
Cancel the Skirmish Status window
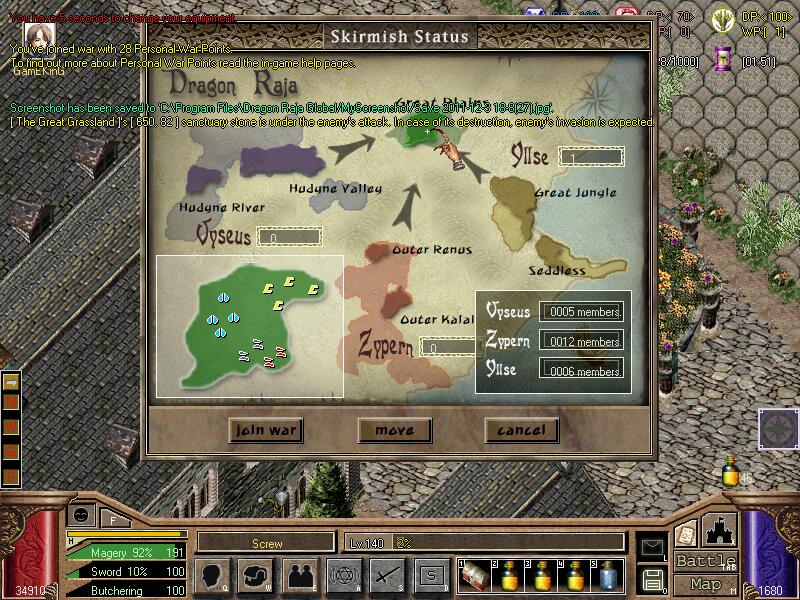[521, 430]
